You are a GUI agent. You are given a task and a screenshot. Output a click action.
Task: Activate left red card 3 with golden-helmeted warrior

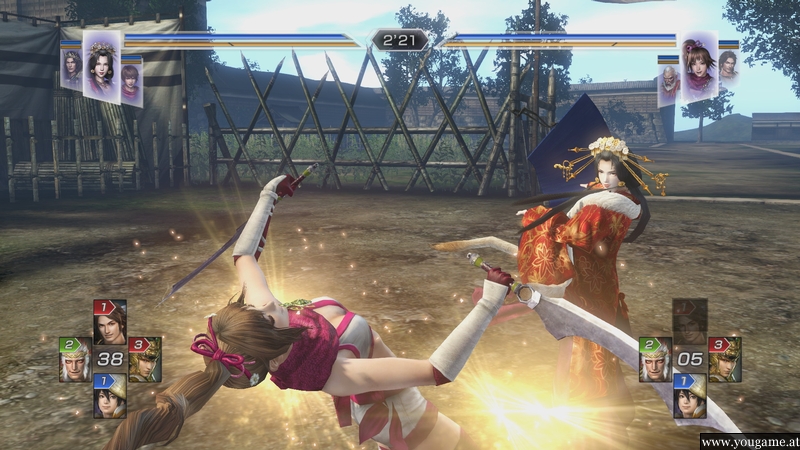[144, 360]
